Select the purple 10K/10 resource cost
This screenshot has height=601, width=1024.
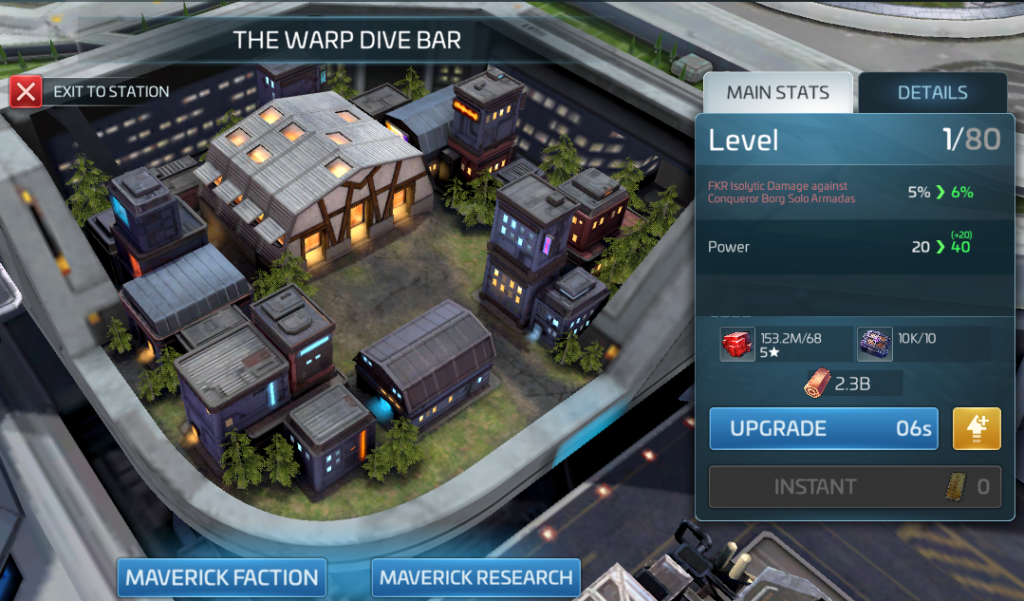click(875, 344)
